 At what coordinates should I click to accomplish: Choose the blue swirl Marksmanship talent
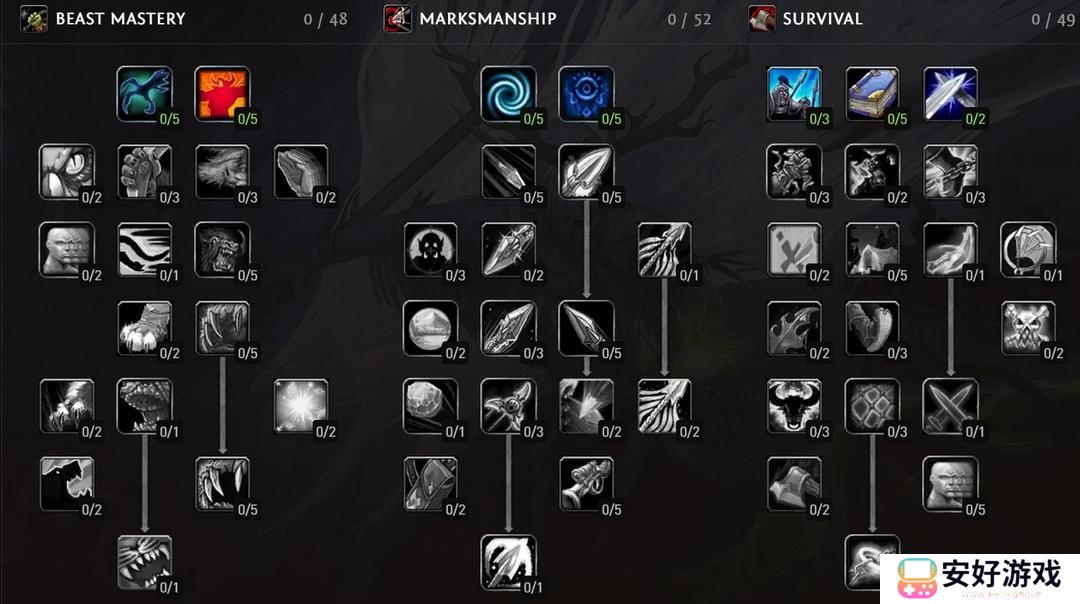click(x=508, y=94)
